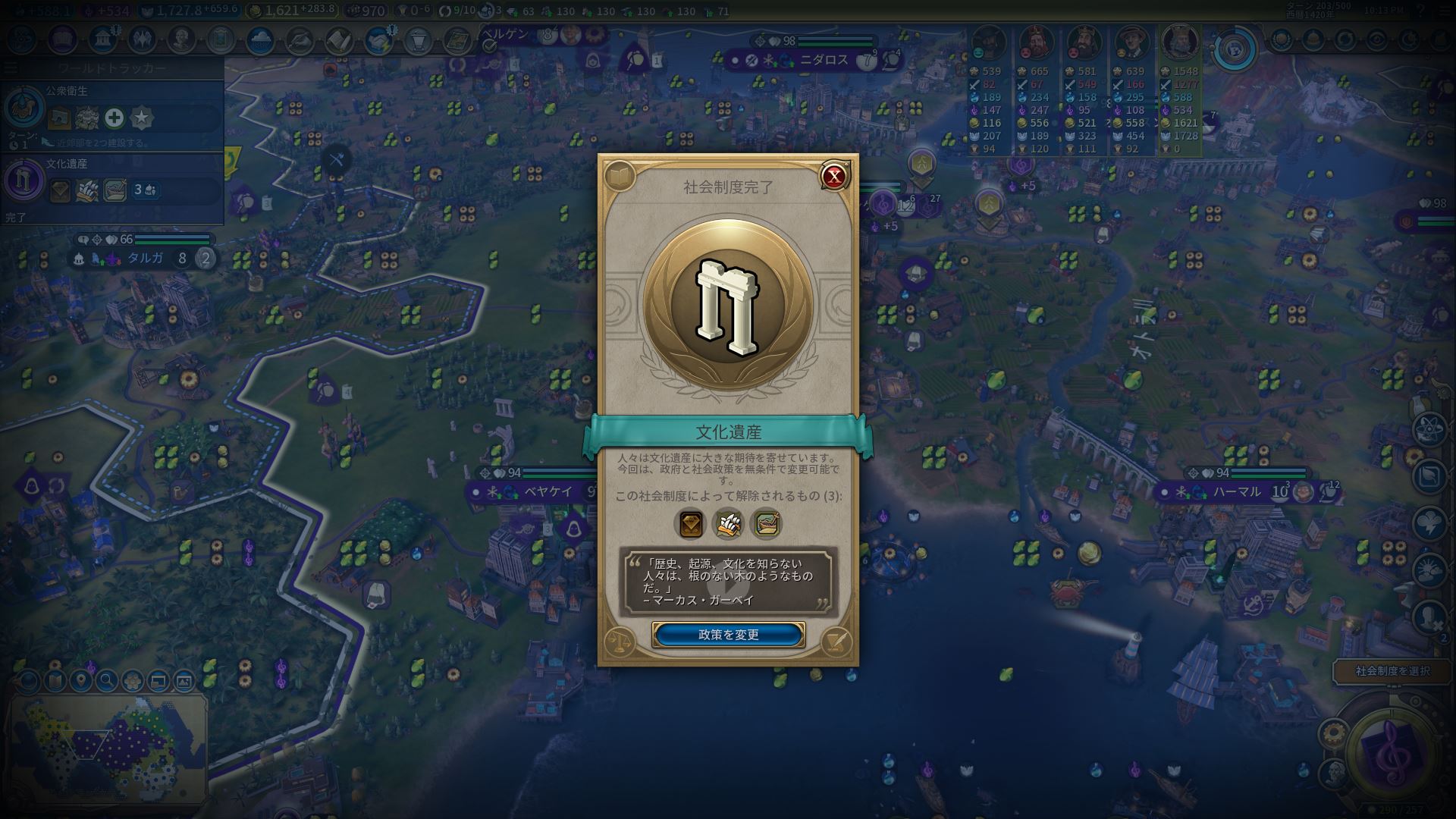This screenshot has height=819, width=1456.
Task: Play the Marcus Garvey quote audio
Action: pos(728,582)
